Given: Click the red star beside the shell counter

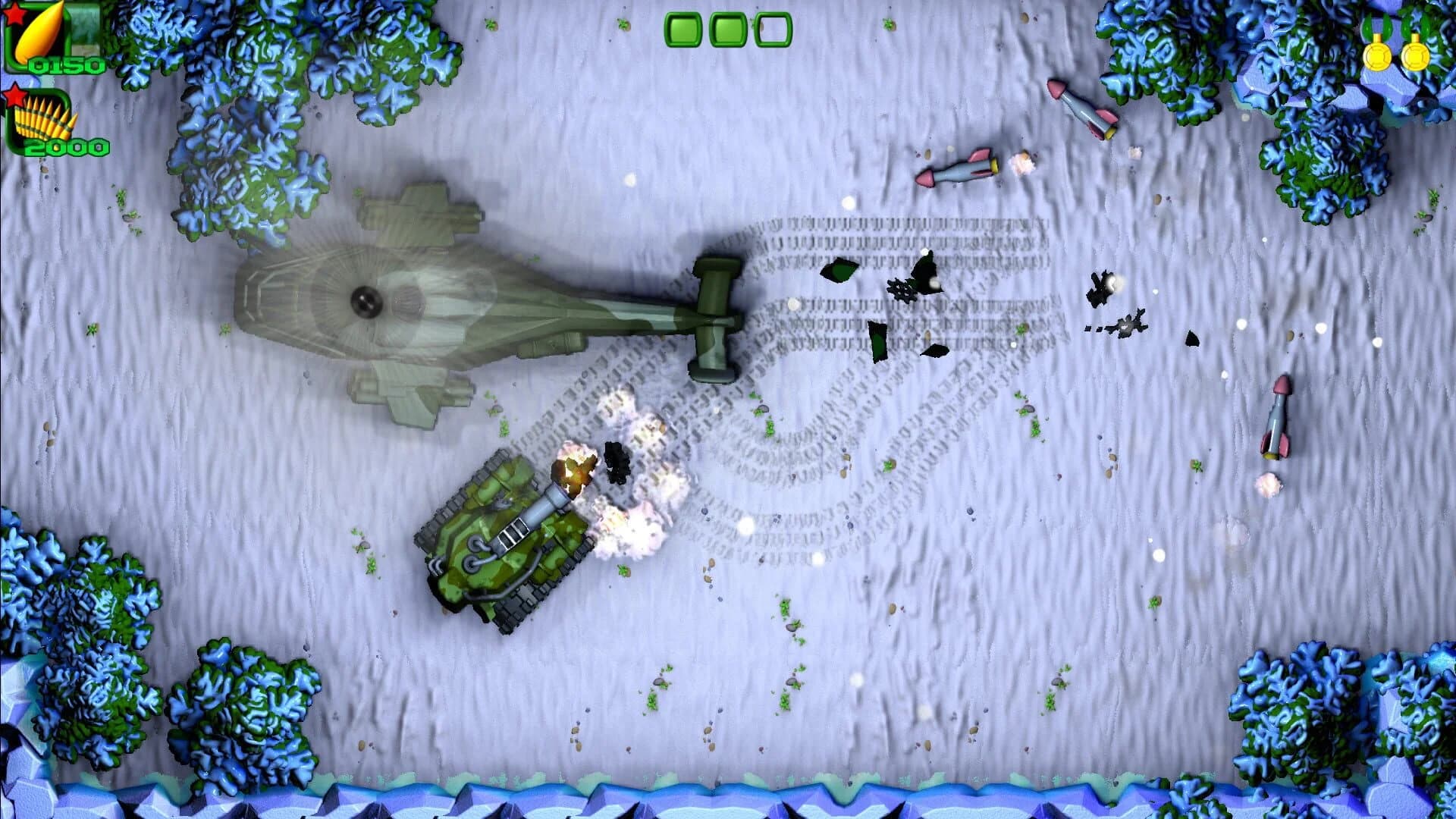Looking at the screenshot, I should 14,15.
